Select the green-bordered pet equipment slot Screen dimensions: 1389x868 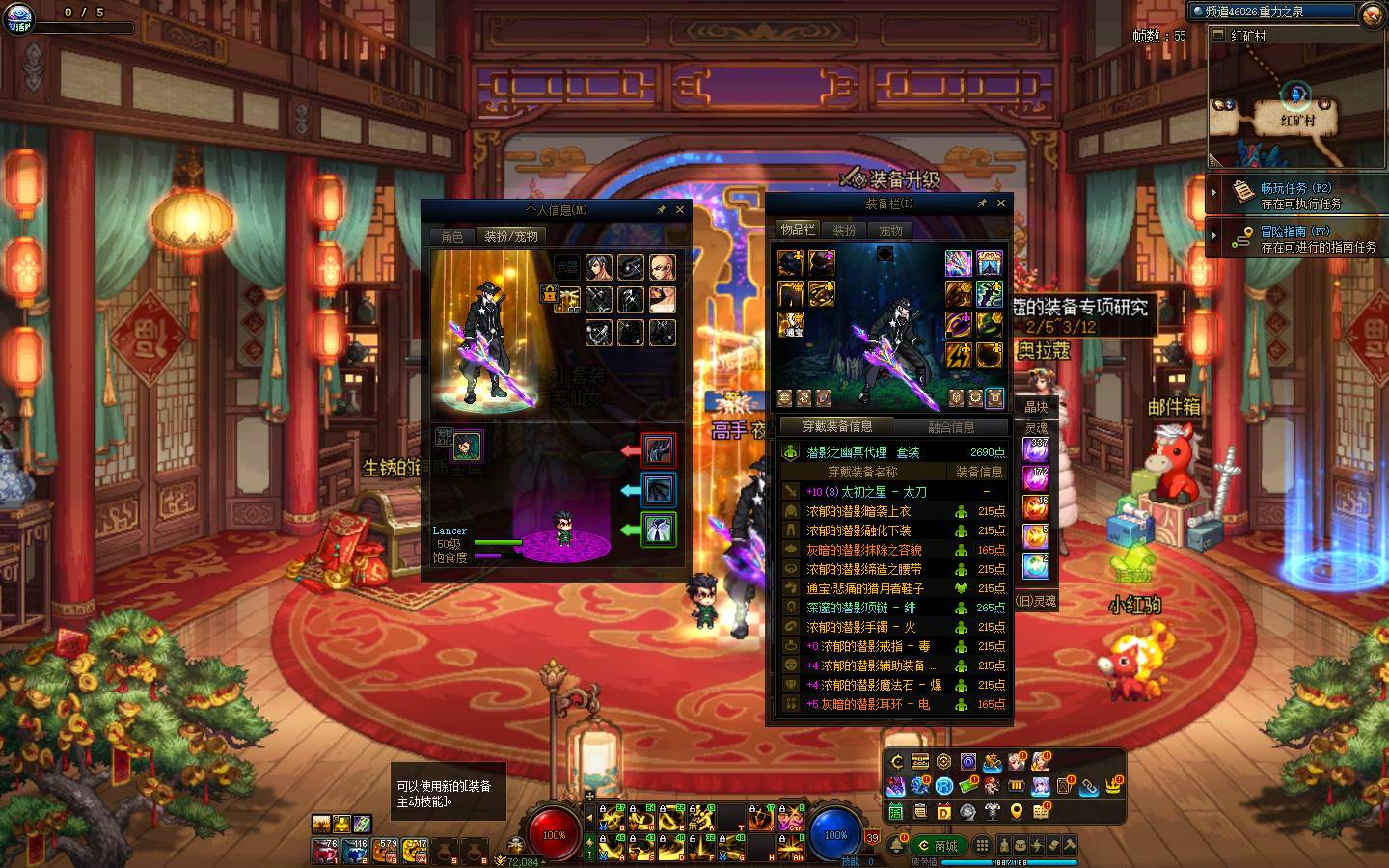click(659, 529)
